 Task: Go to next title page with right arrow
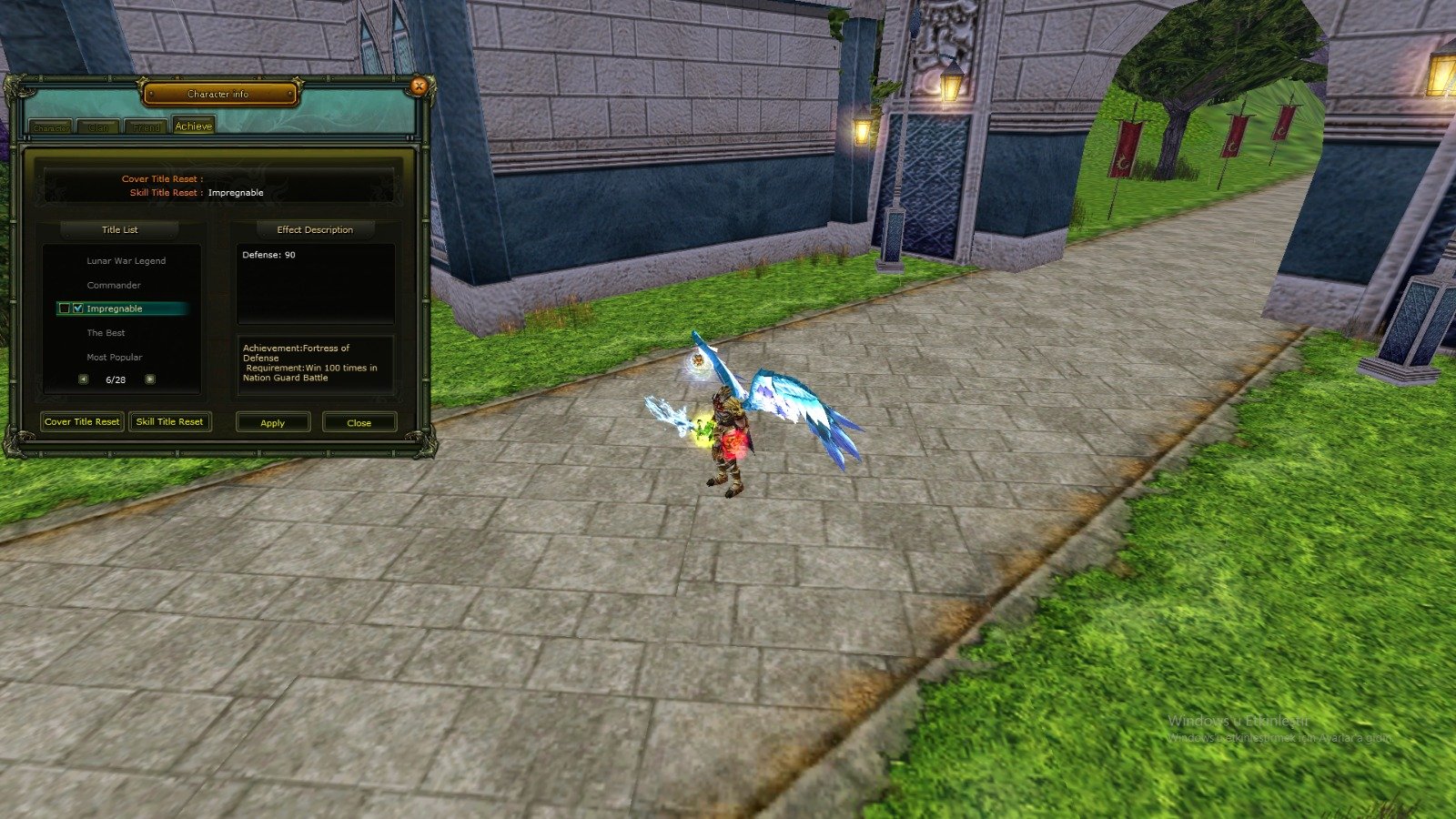tap(149, 379)
